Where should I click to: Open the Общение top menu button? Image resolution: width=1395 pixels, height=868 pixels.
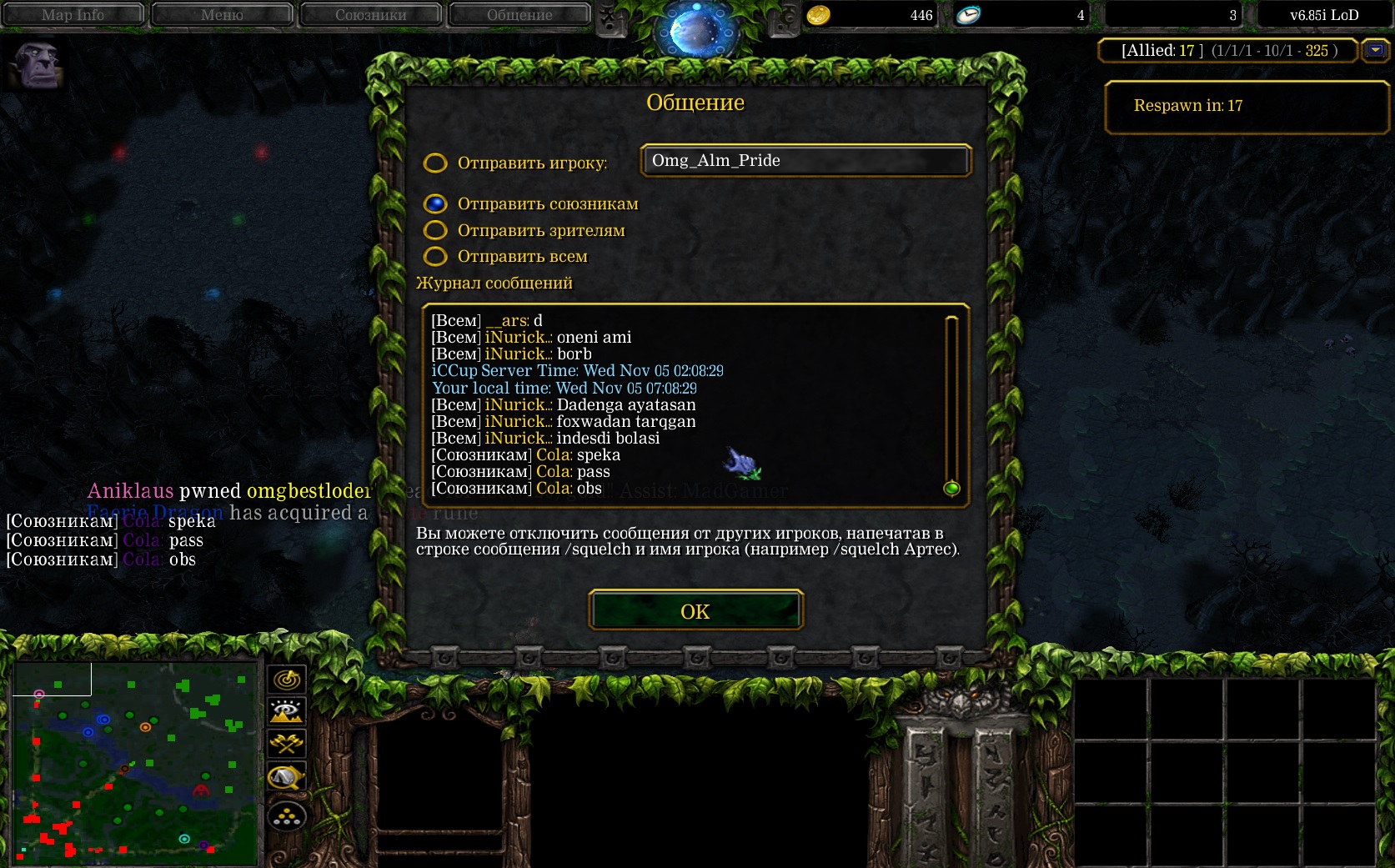(x=519, y=15)
